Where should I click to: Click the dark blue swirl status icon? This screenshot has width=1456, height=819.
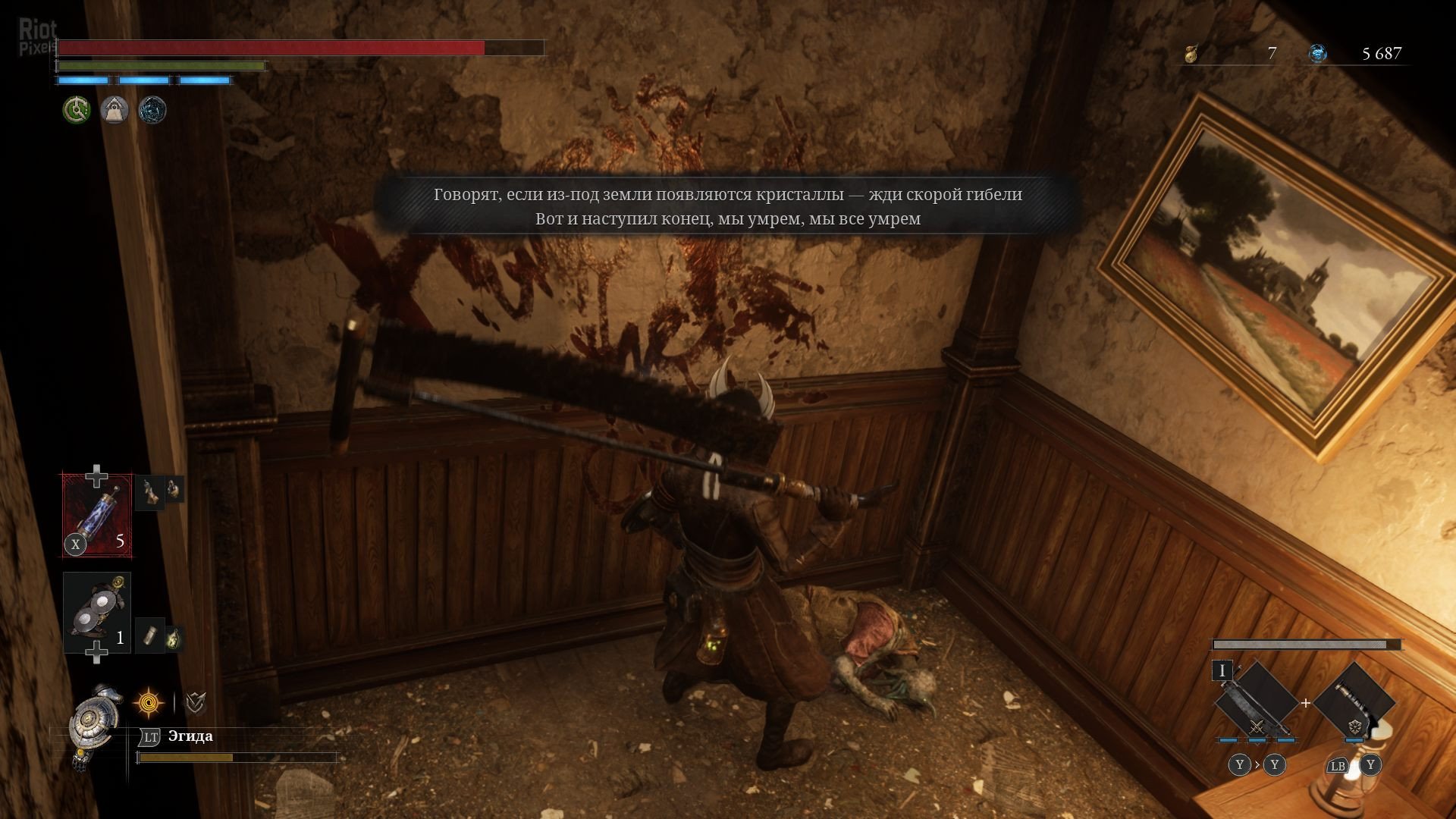click(152, 111)
